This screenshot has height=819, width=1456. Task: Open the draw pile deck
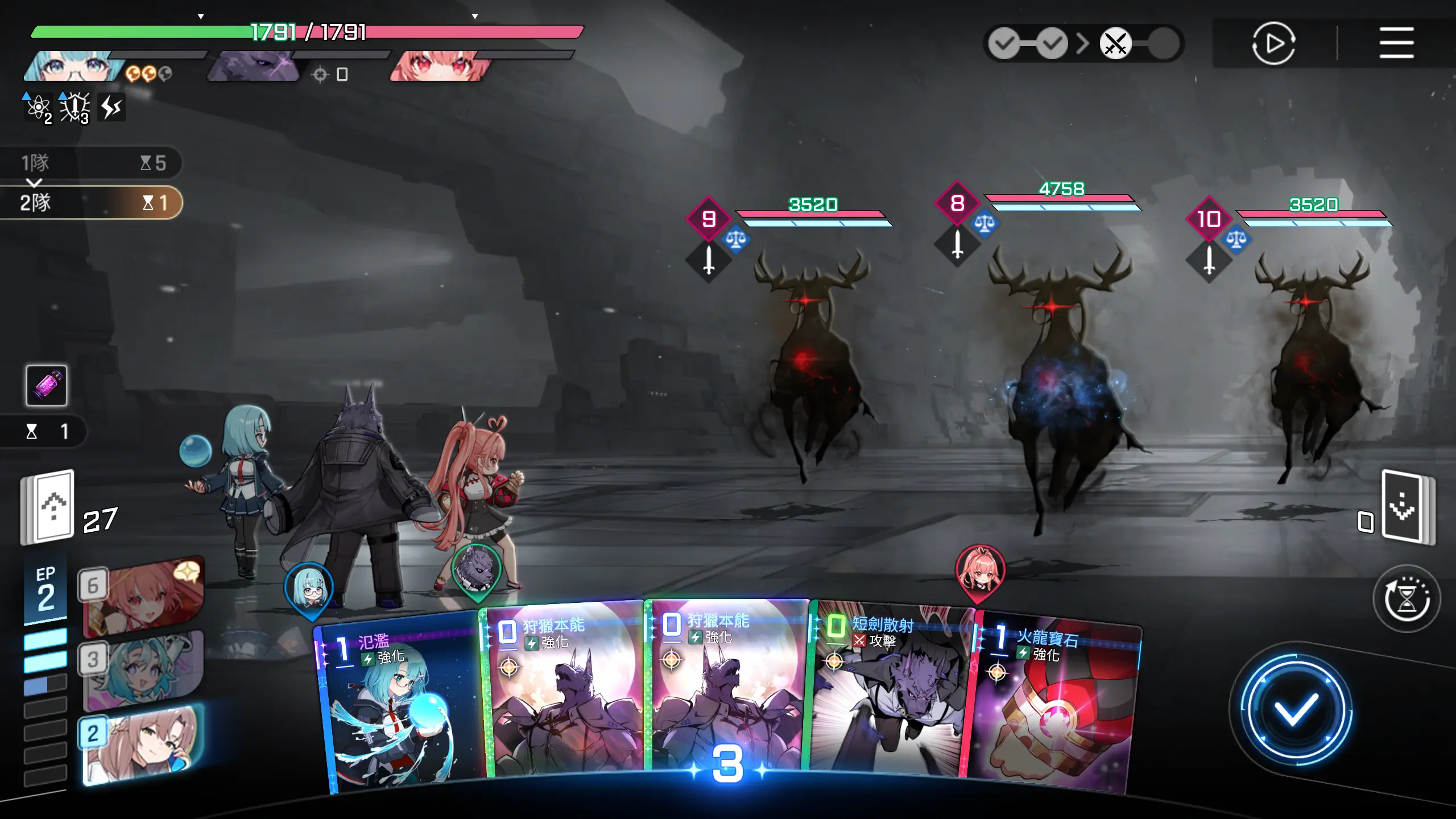(50, 507)
